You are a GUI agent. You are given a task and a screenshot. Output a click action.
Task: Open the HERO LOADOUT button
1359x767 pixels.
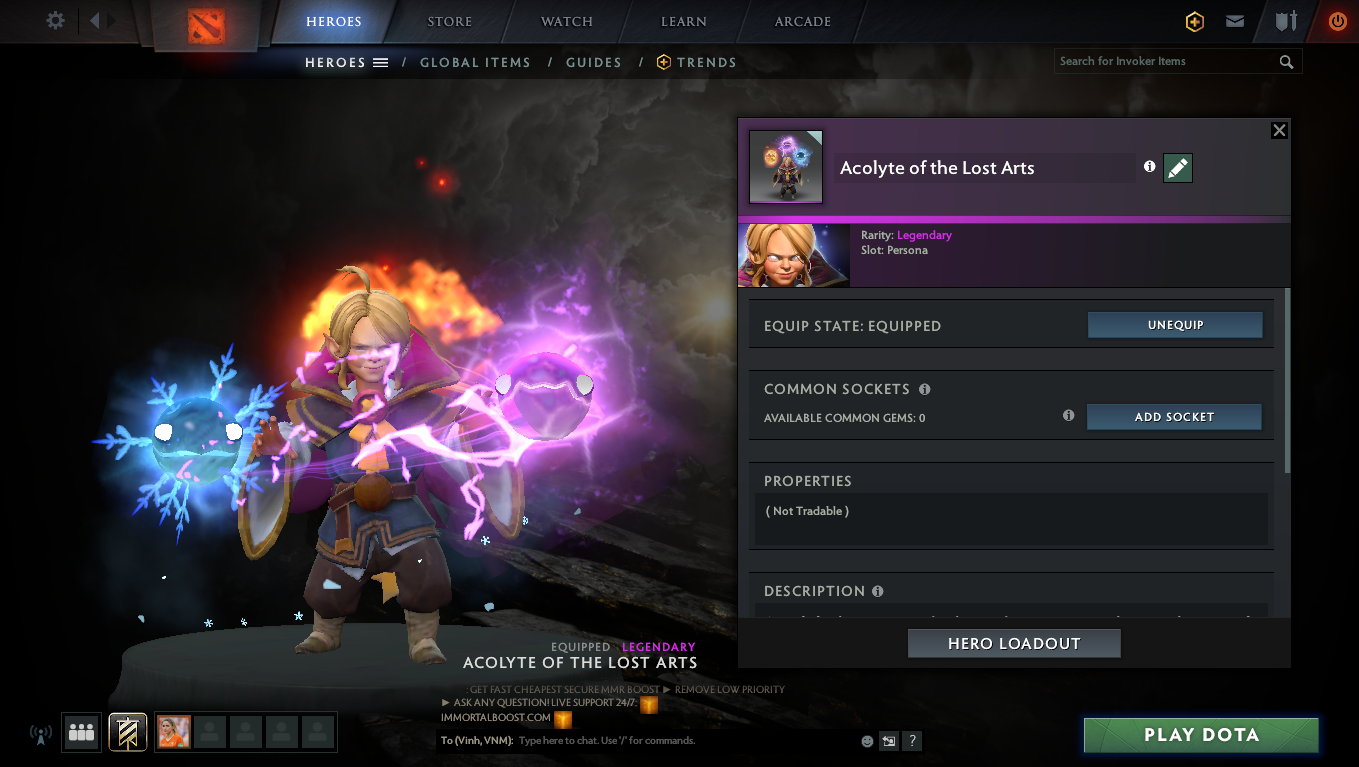(x=1013, y=643)
